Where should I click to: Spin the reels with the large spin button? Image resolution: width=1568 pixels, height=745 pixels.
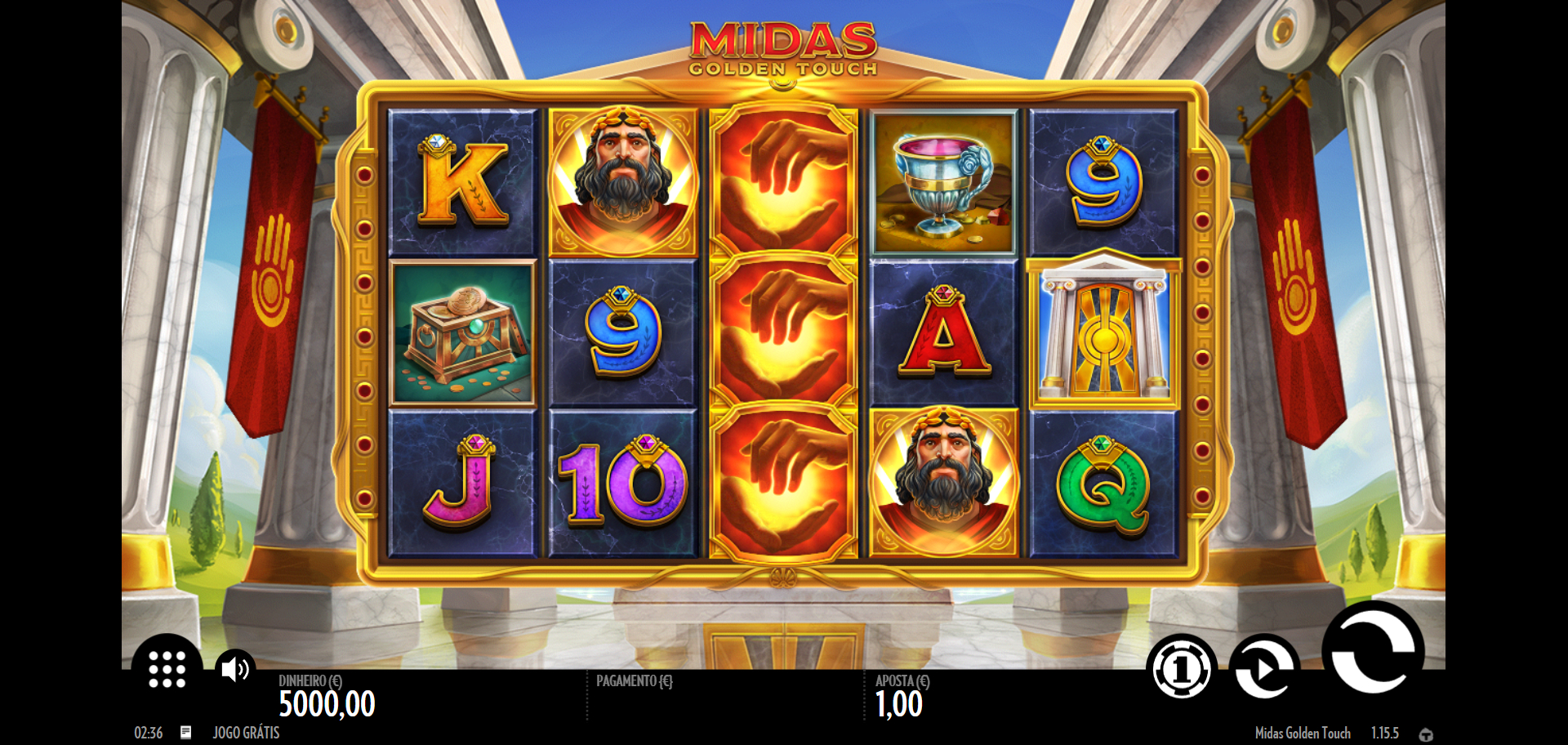pos(1373,649)
